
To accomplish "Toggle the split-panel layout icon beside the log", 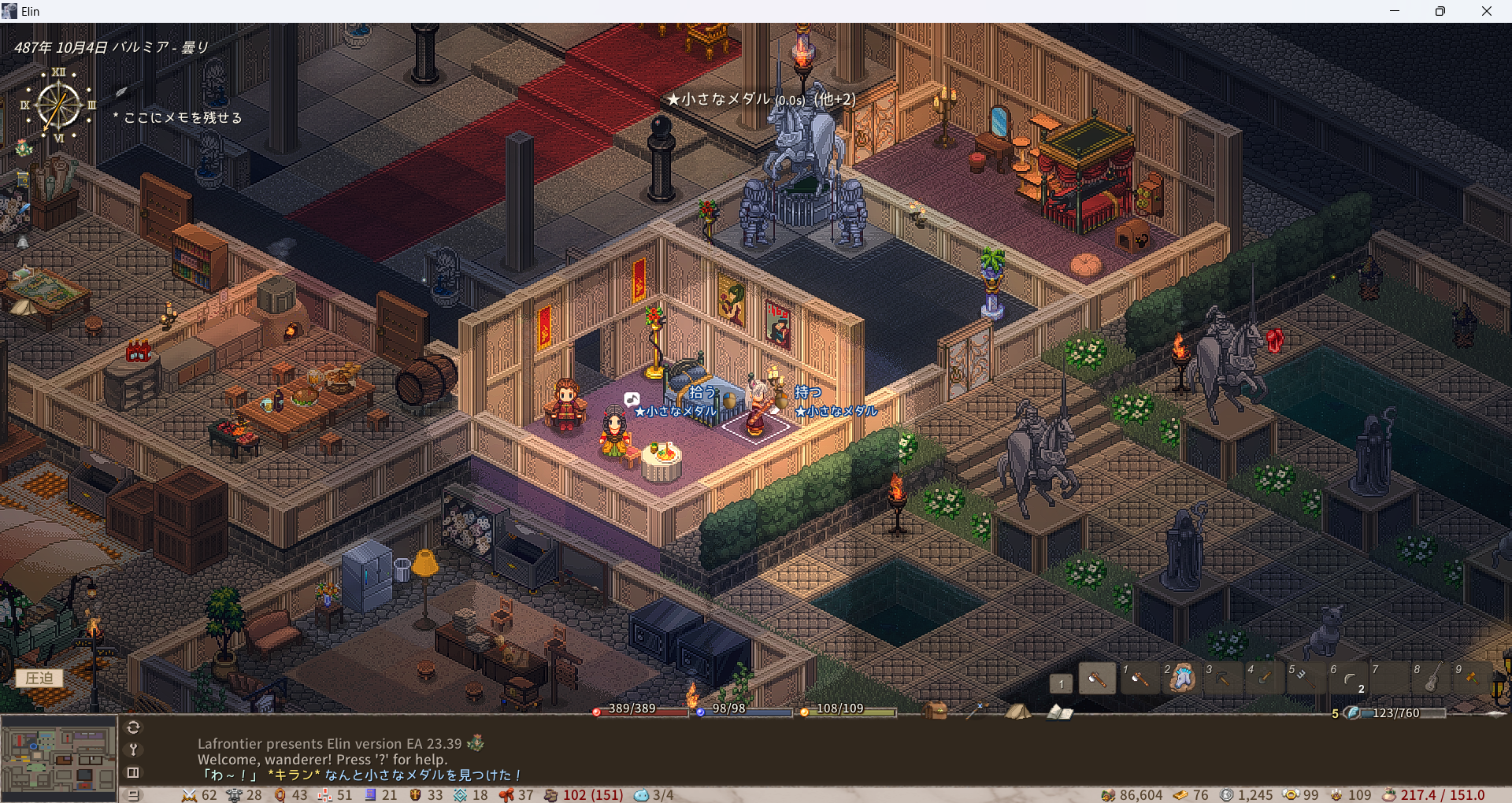I will coord(133,772).
